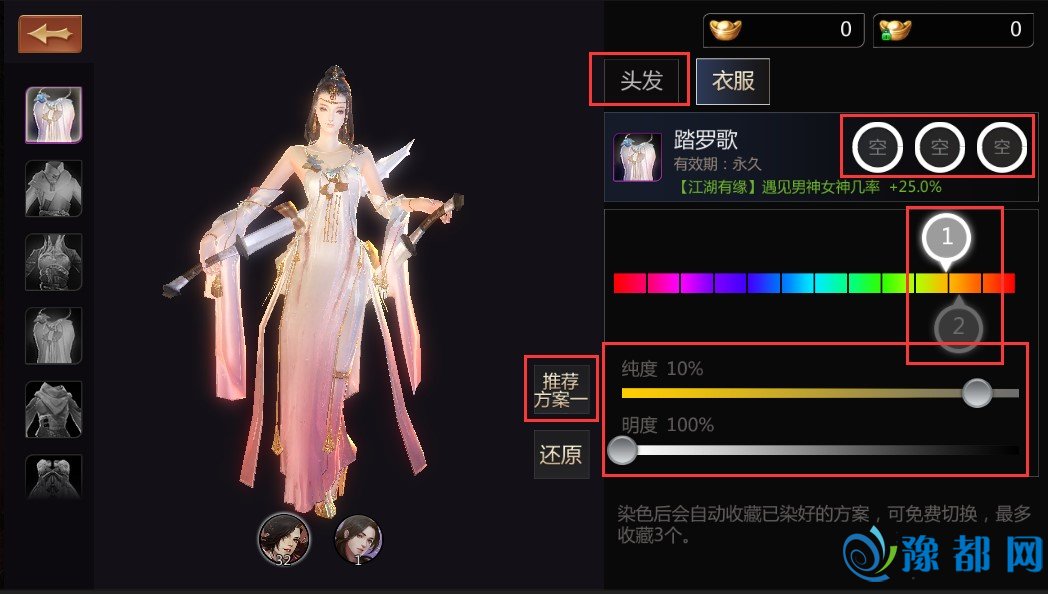Switch to the 头发 tab
Viewport: 1048px width, 594px height.
click(641, 81)
